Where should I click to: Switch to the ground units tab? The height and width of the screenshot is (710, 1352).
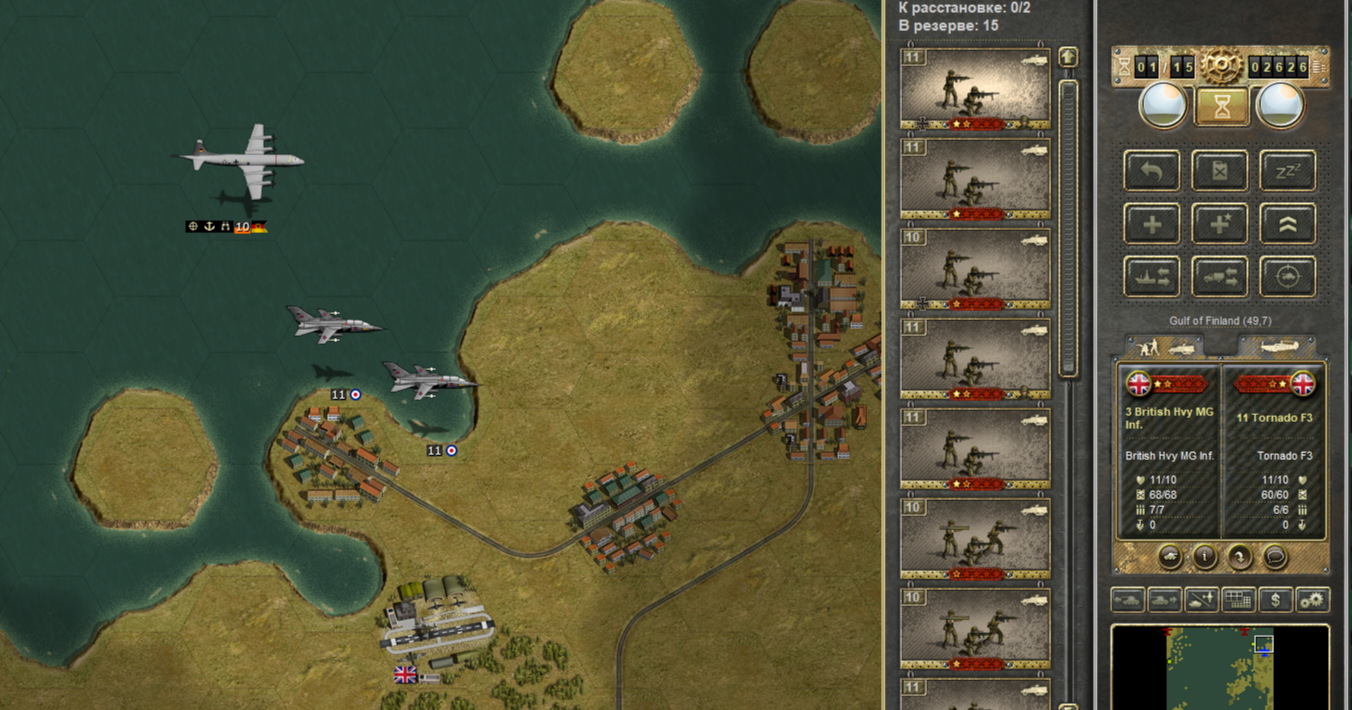(1163, 346)
